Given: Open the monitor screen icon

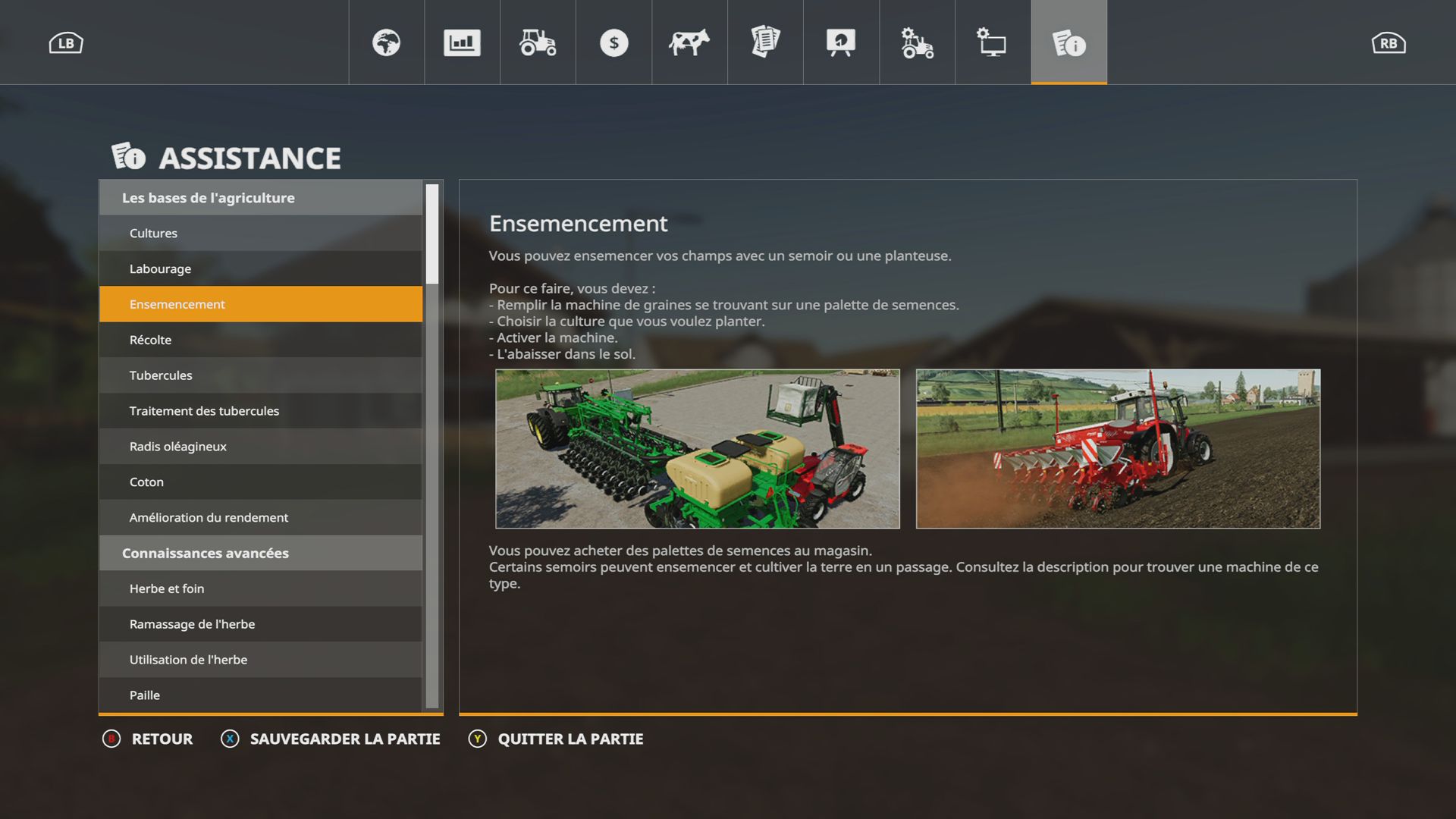Looking at the screenshot, I should pos(993,42).
